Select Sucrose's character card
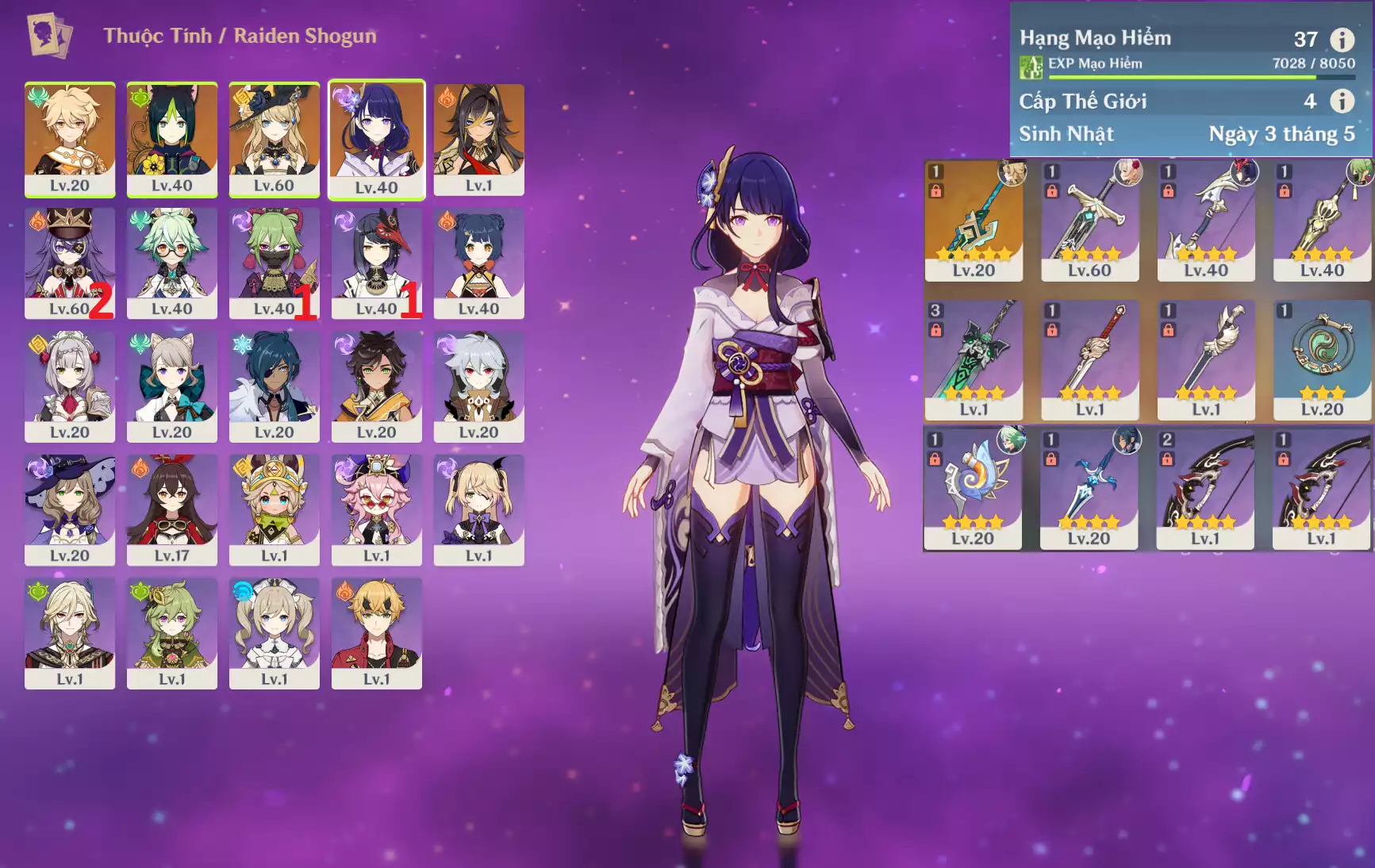This screenshot has width=1375, height=868. 172,263
